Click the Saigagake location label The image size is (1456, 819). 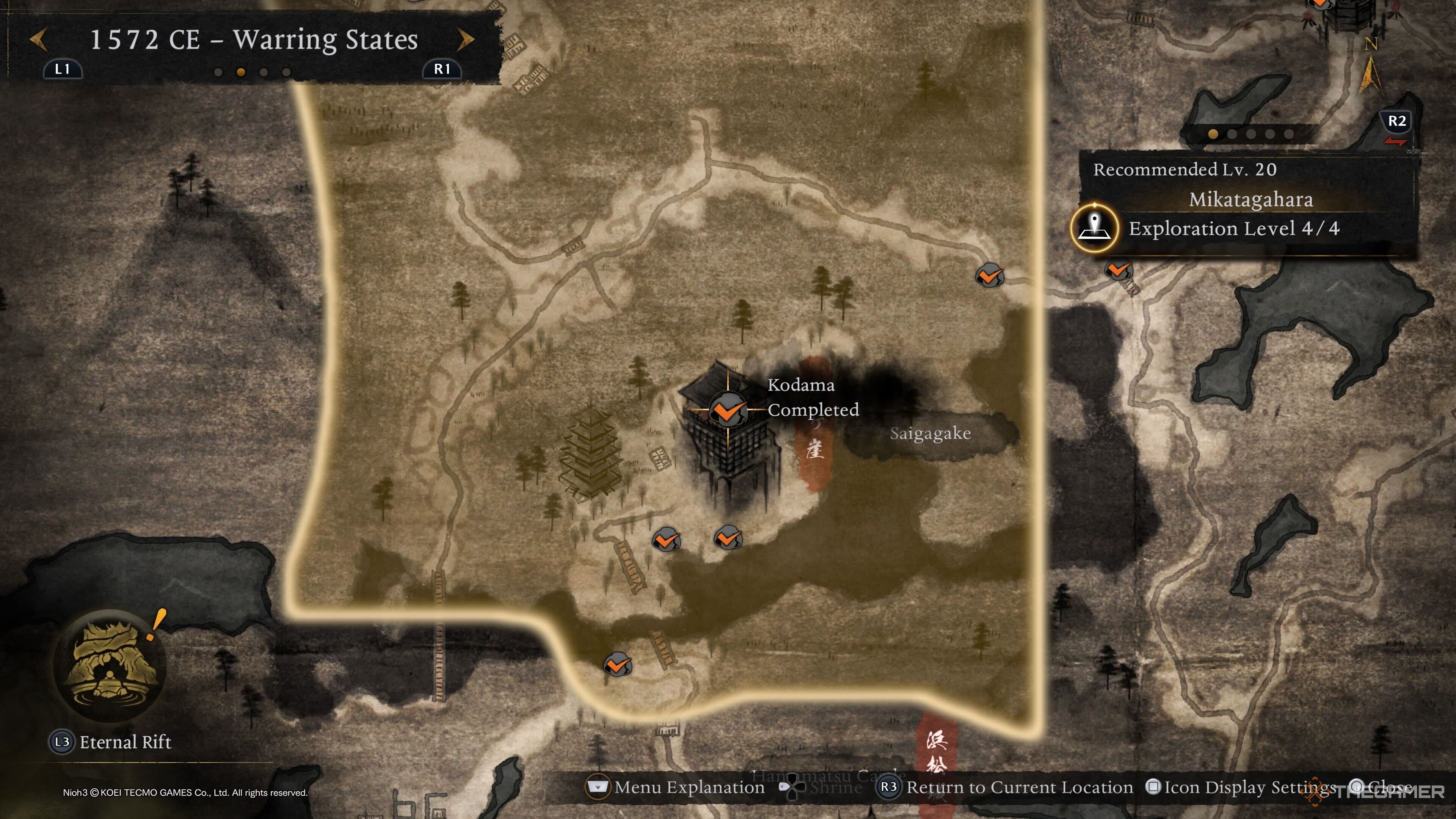[930, 433]
